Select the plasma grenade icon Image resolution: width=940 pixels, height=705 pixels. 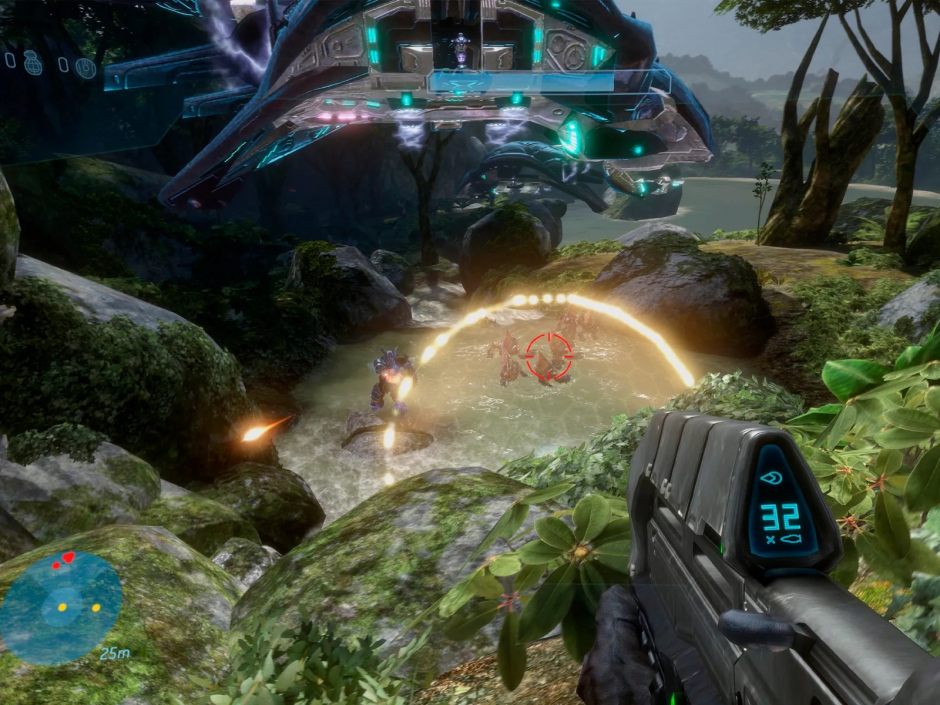[86, 67]
